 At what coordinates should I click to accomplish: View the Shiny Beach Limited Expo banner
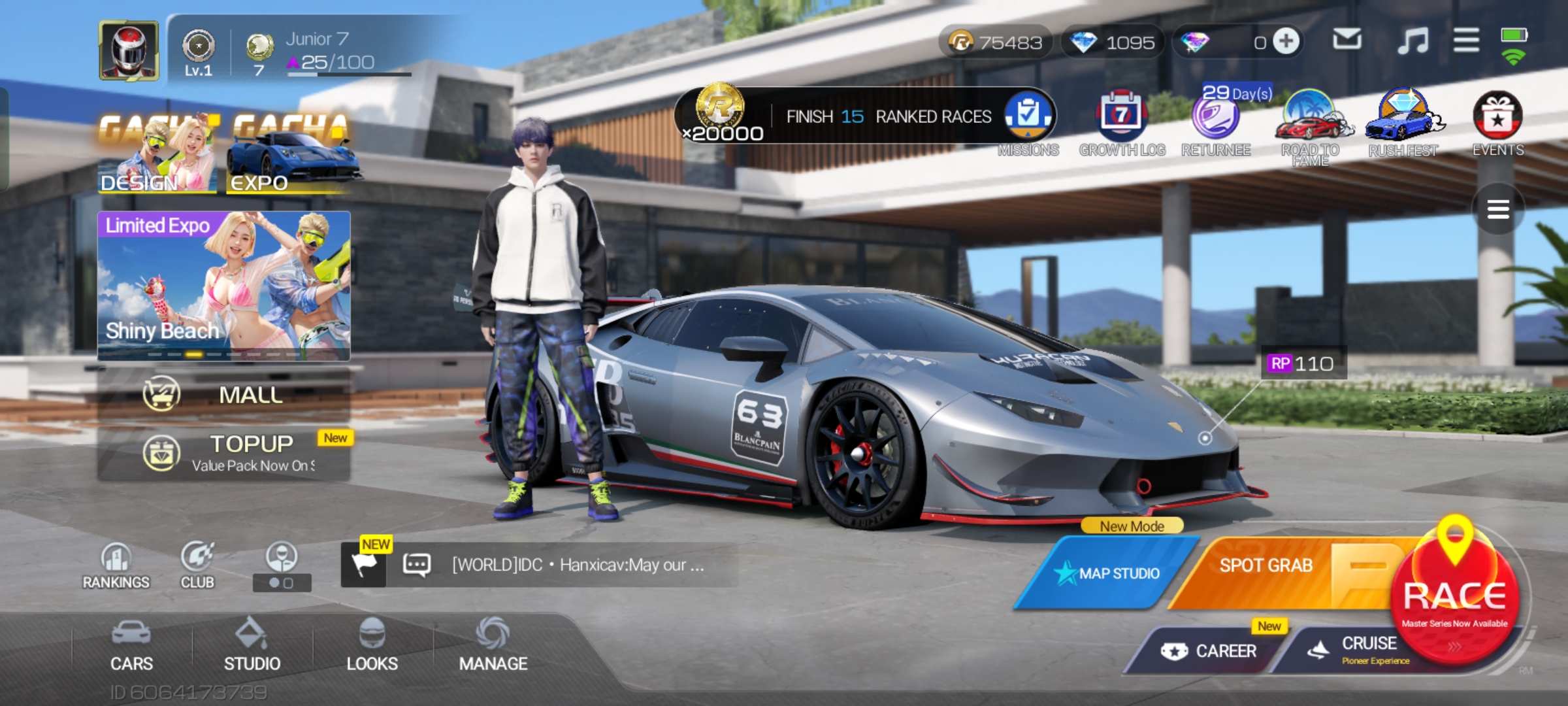[x=224, y=285]
